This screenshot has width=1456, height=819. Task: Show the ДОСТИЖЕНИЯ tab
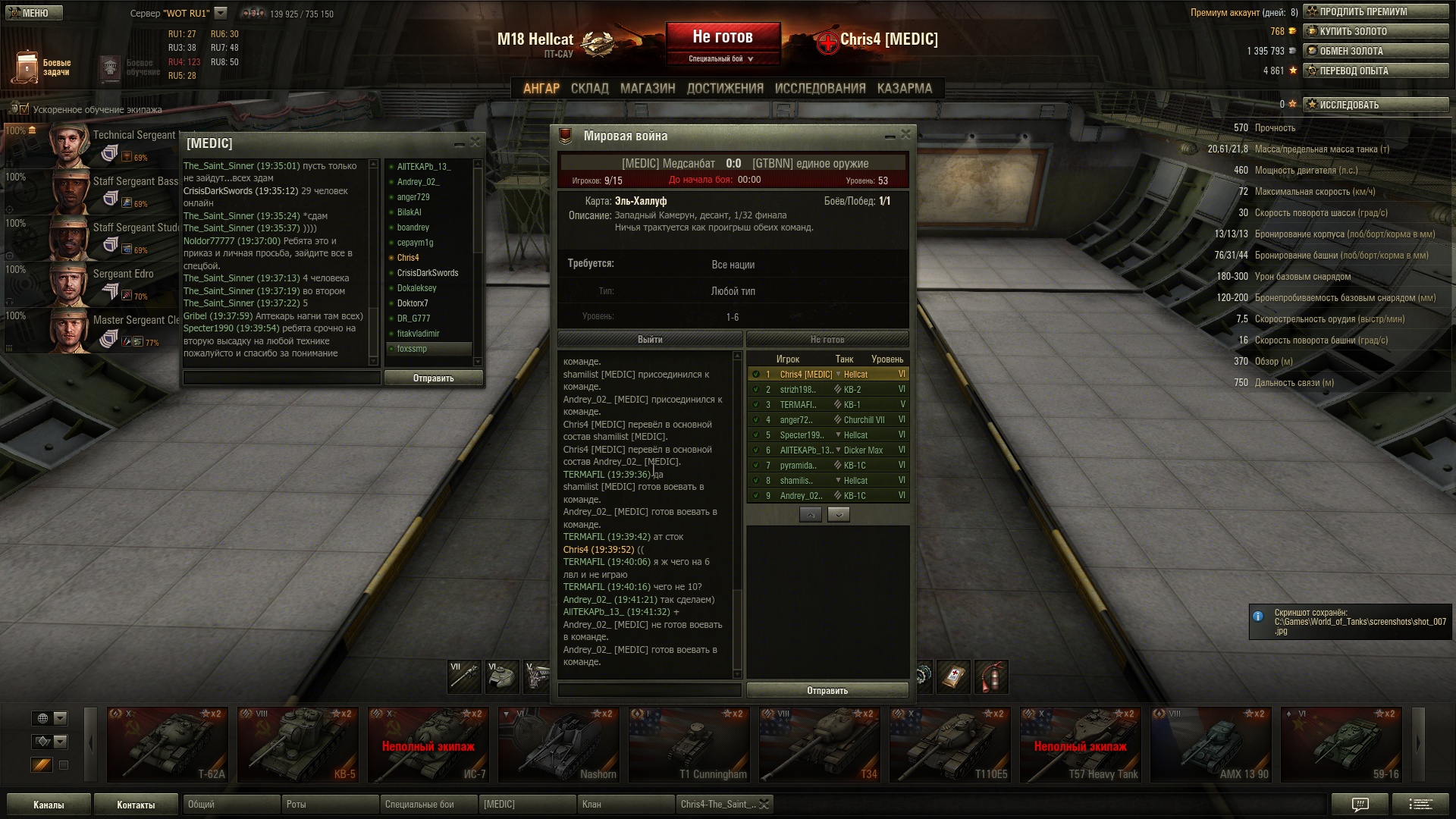[x=725, y=89]
